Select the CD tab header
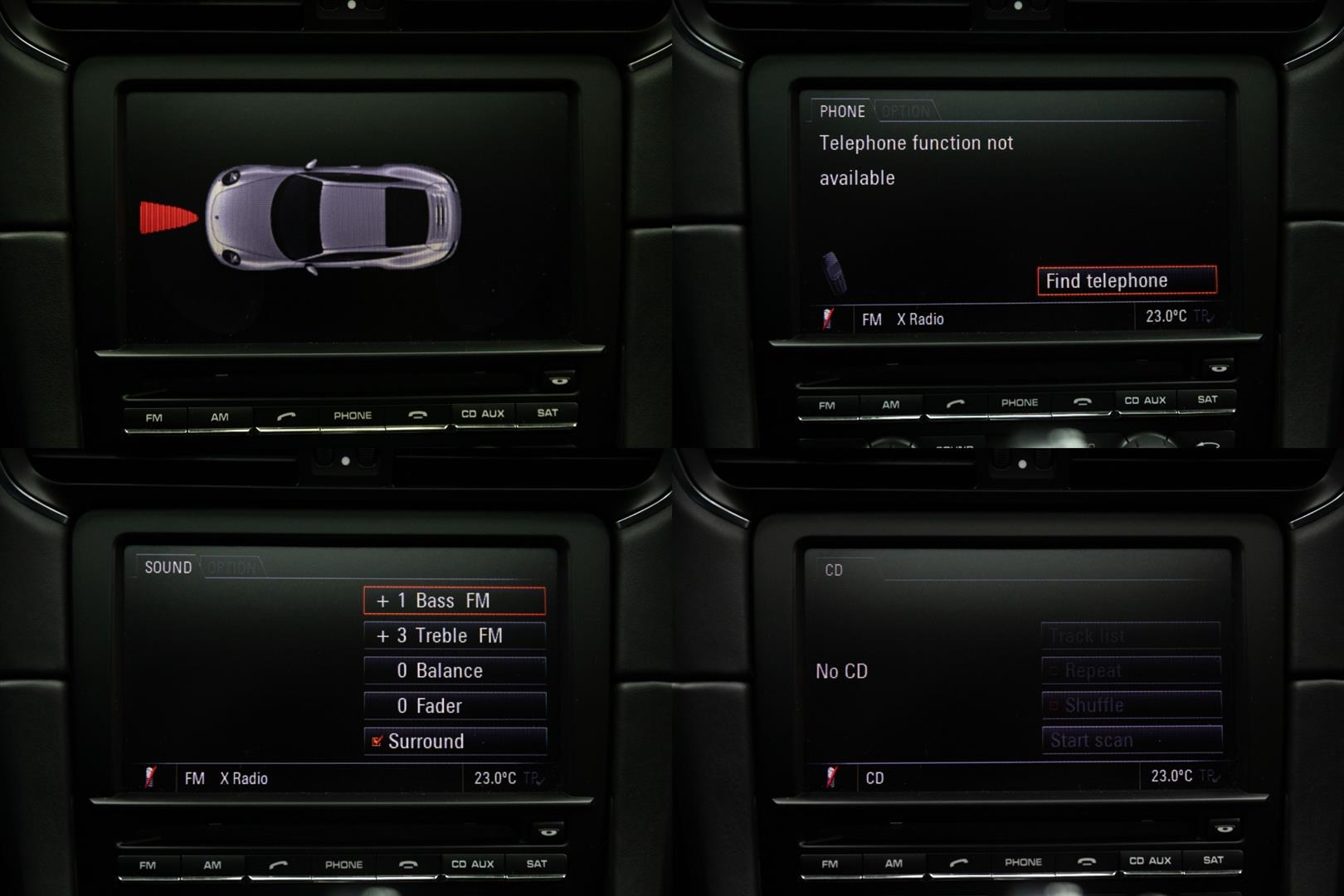The height and width of the screenshot is (896, 1344). pos(834,570)
